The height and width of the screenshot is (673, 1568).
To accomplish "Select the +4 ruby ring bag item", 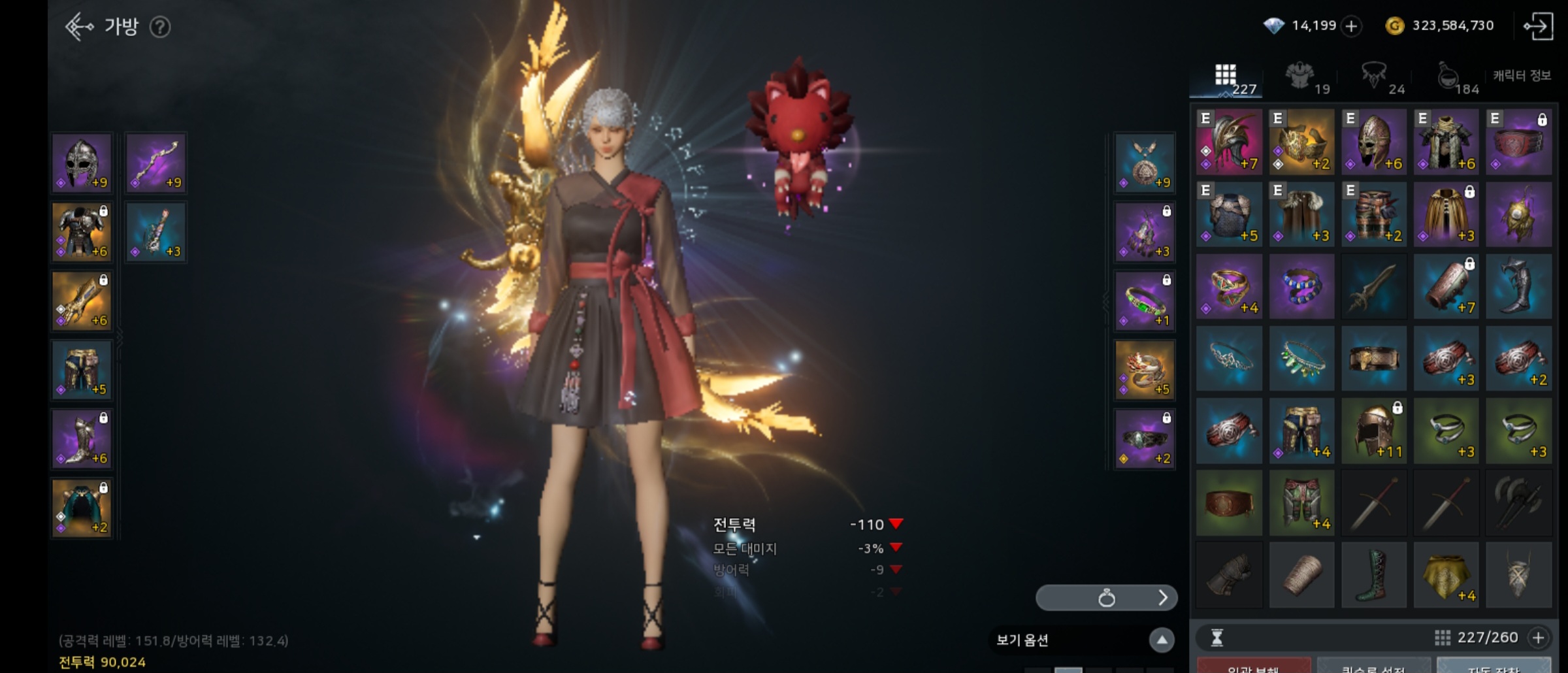I will point(1229,286).
